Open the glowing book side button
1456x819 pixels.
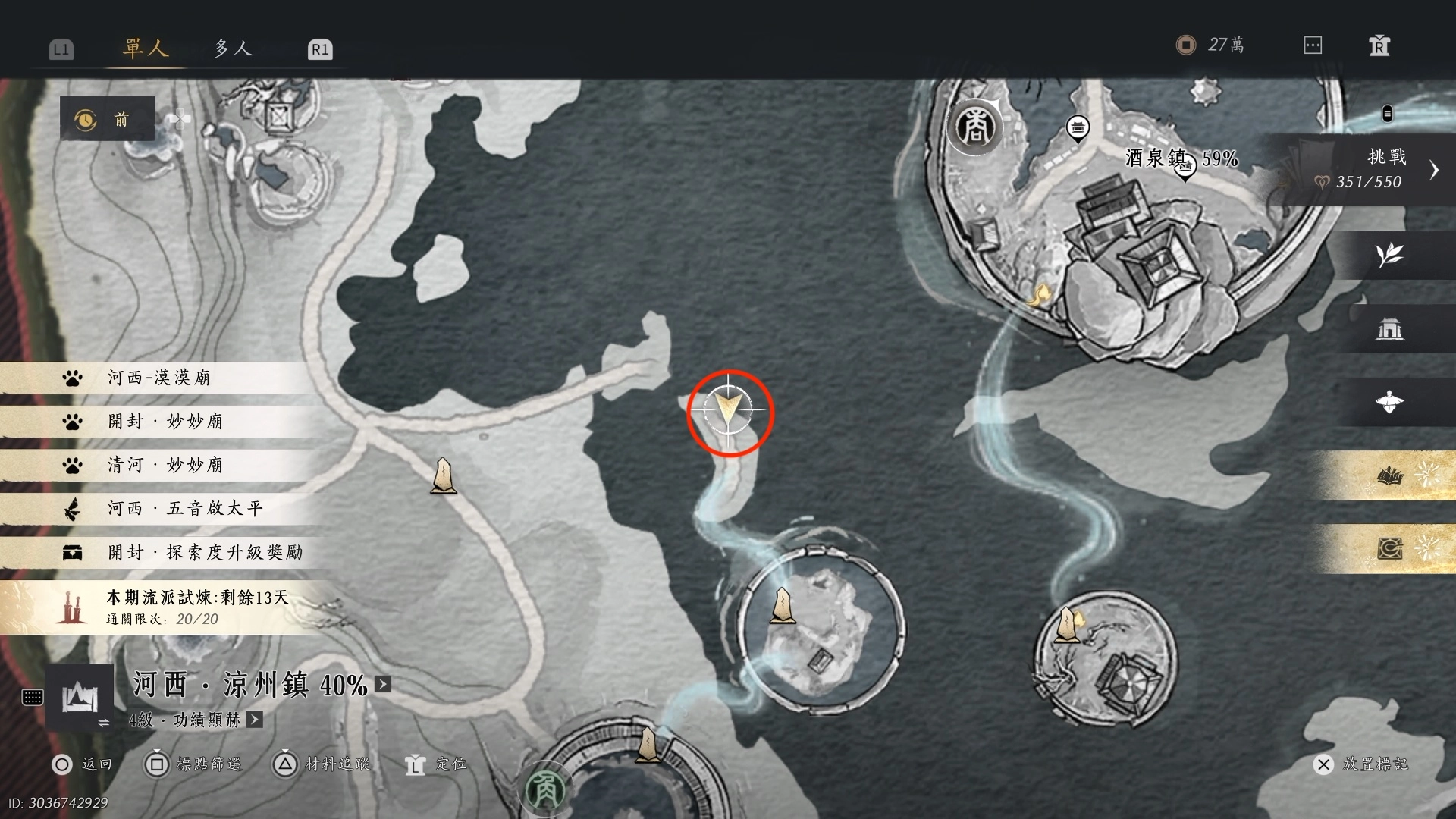point(1391,476)
